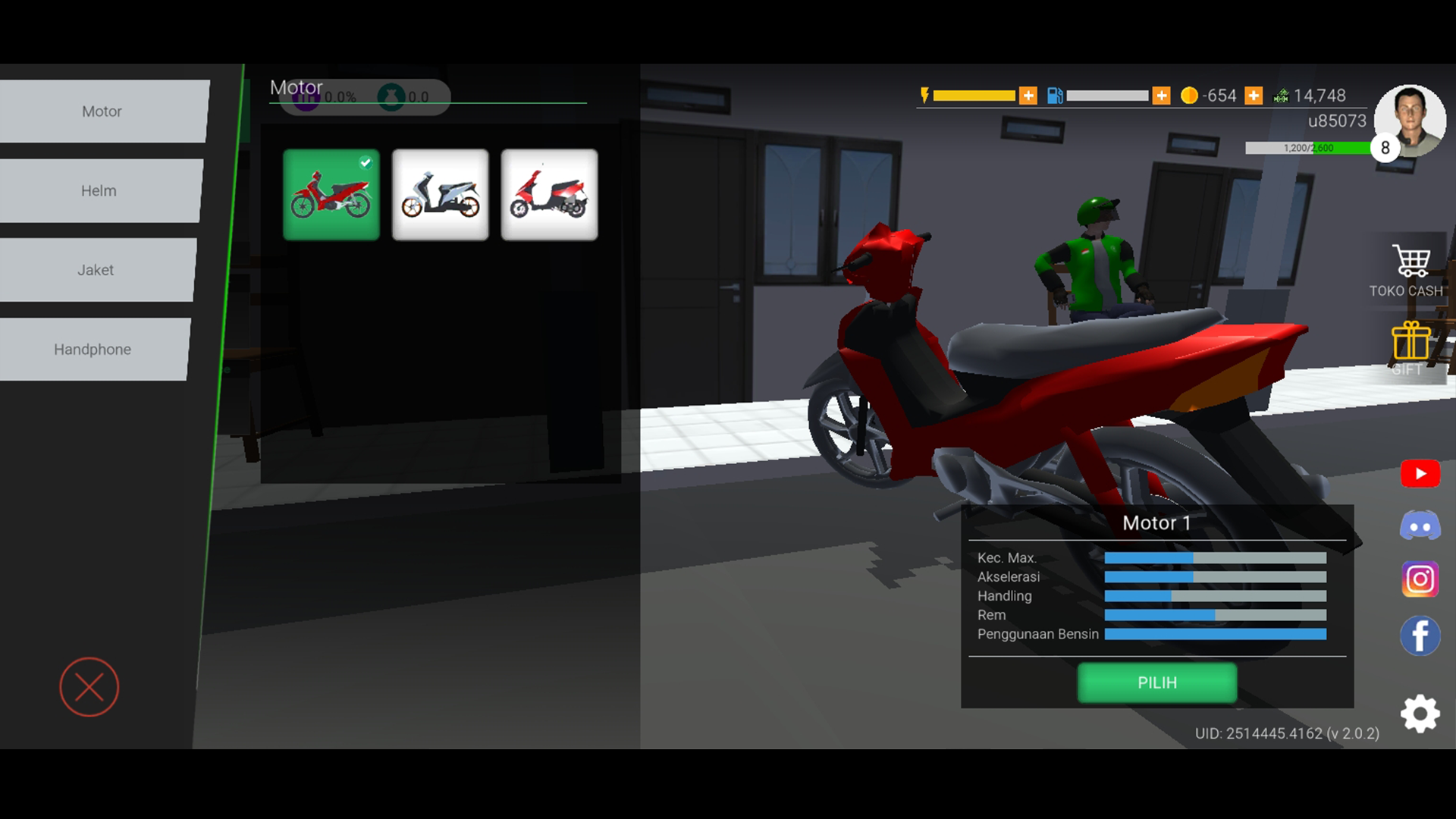1456x819 pixels.
Task: Open the Instagram page
Action: pyautogui.click(x=1420, y=580)
